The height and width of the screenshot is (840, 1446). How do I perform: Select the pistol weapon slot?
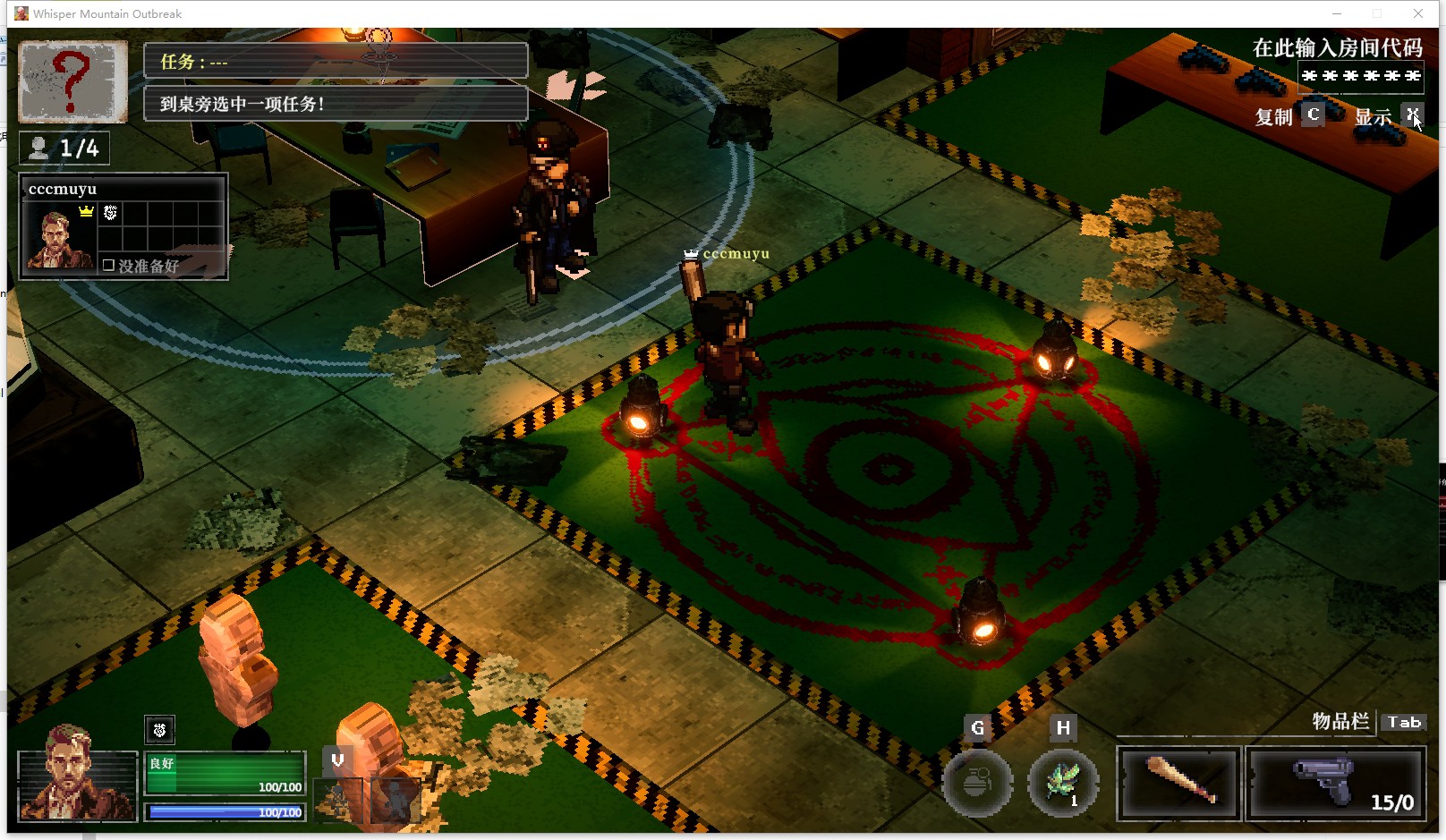1335,783
